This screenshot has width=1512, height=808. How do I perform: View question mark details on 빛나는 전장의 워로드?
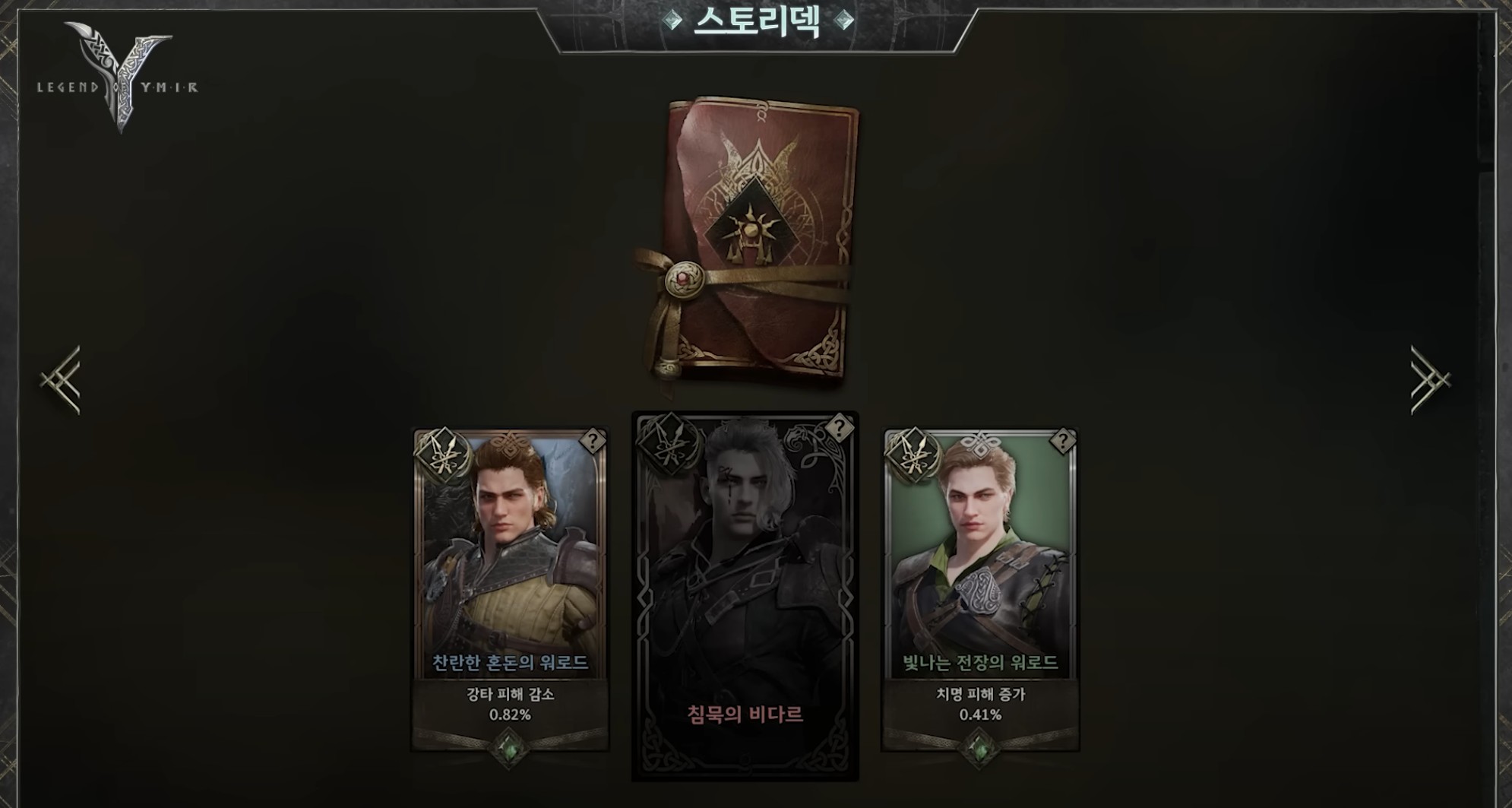coord(1061,441)
